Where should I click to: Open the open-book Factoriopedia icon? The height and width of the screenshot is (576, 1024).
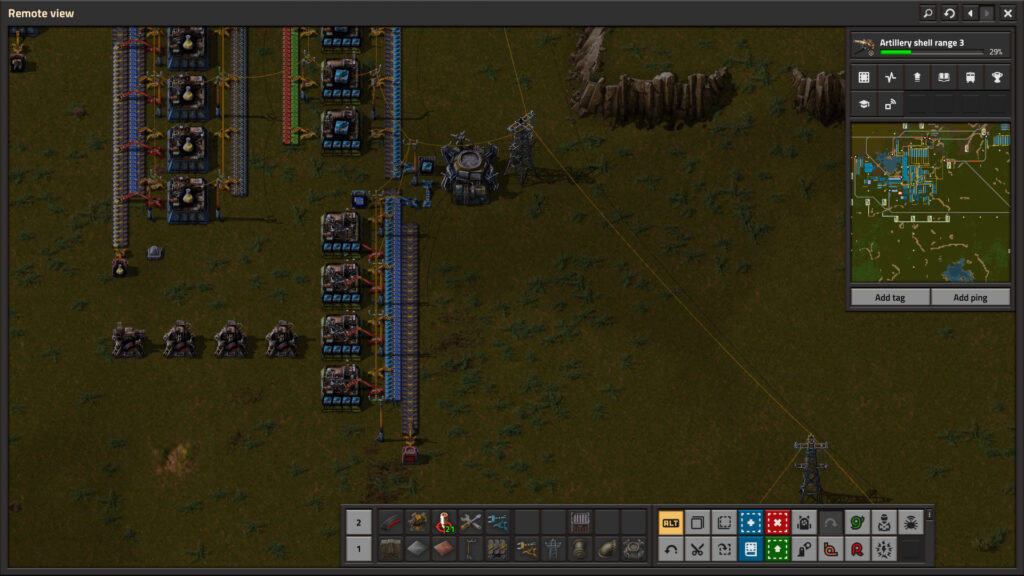pos(943,77)
